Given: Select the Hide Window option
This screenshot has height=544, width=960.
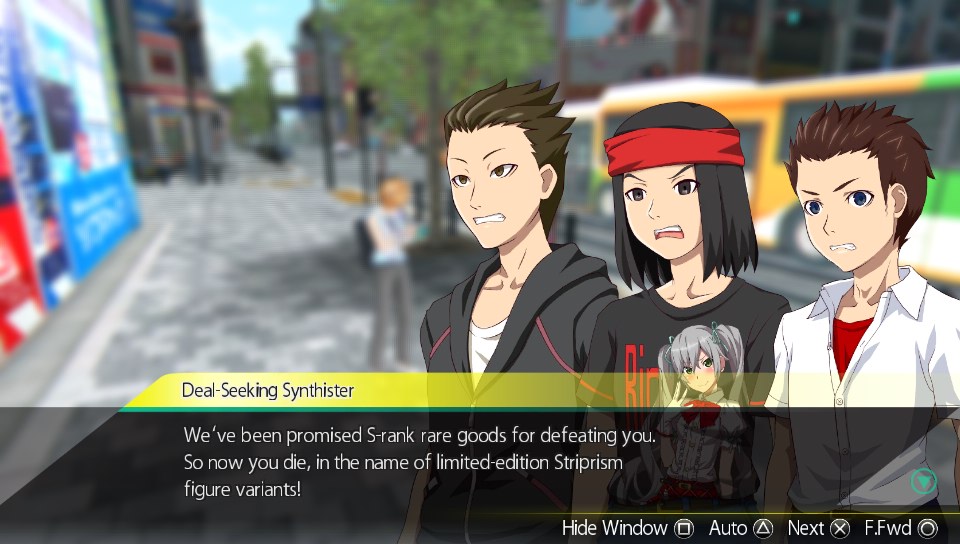Looking at the screenshot, I should pyautogui.click(x=627, y=527).
